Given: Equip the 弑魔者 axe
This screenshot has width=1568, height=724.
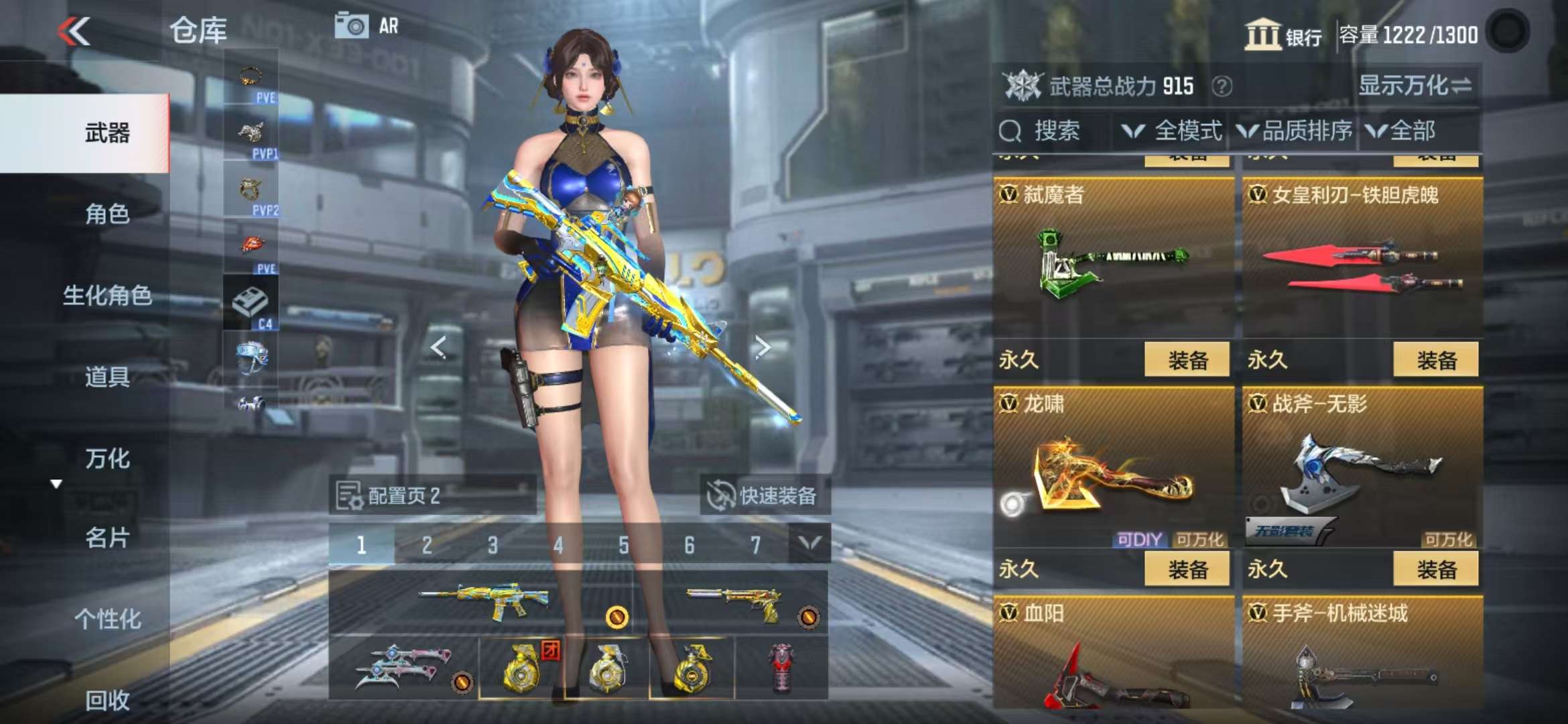Looking at the screenshot, I should coord(1187,360).
